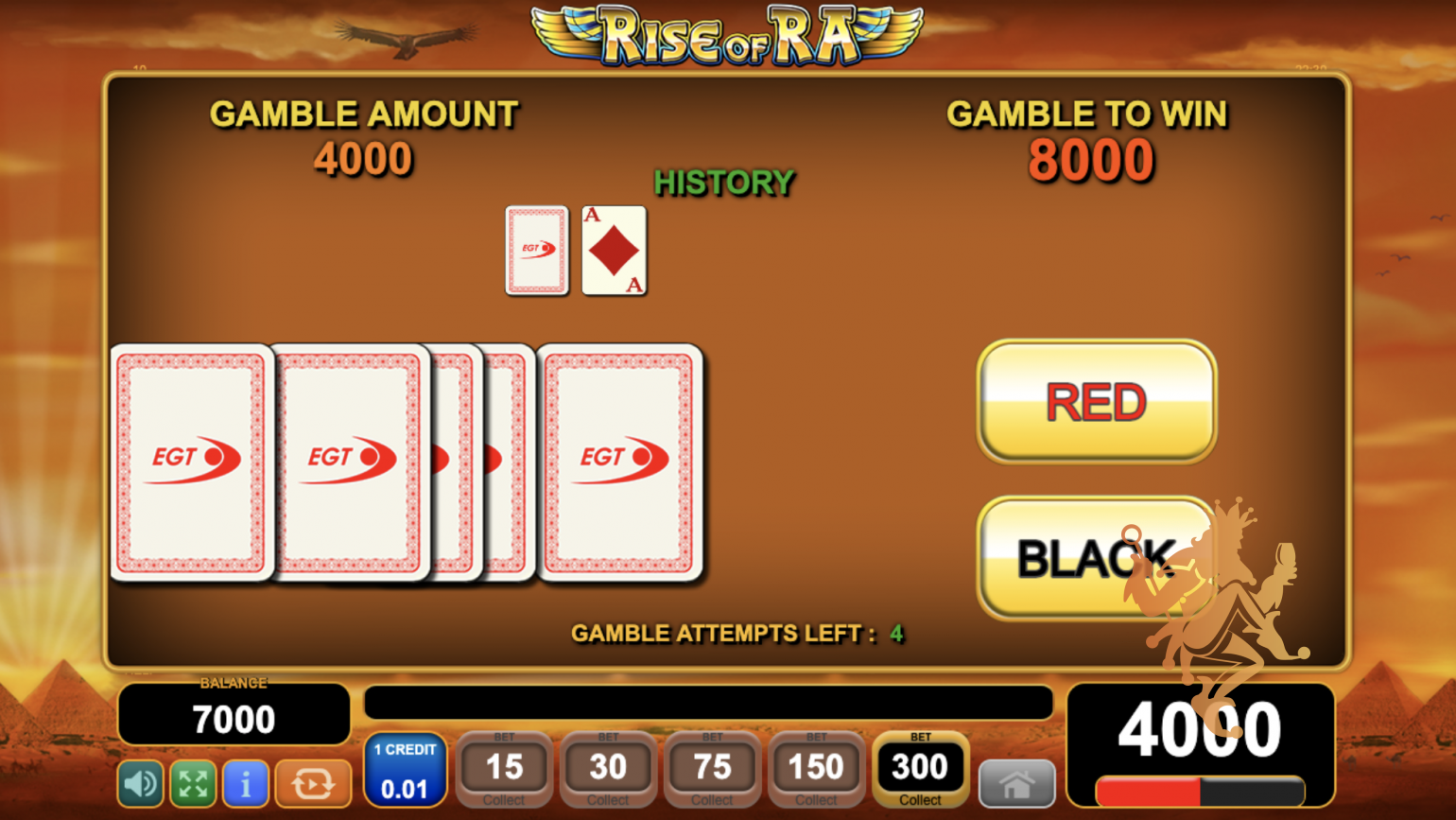Screen dimensions: 1456x820
Task: Choose BLACK for the gamble
Action: tap(1095, 557)
